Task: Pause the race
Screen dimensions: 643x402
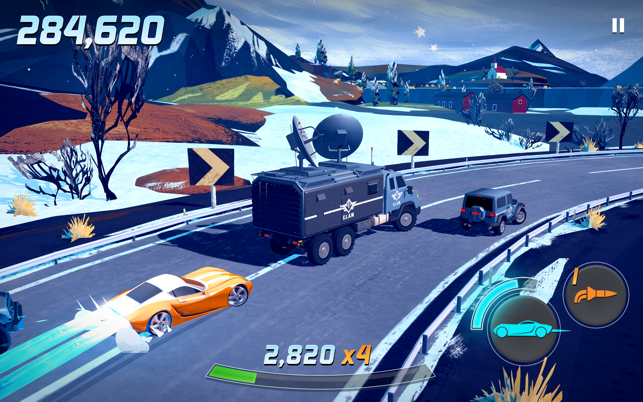Action: (617, 26)
